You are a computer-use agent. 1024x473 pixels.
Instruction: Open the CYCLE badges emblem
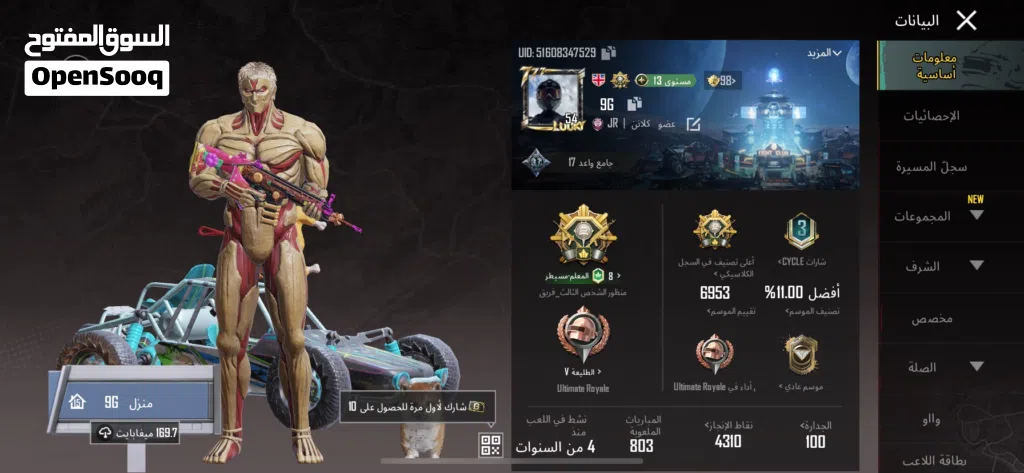[802, 232]
